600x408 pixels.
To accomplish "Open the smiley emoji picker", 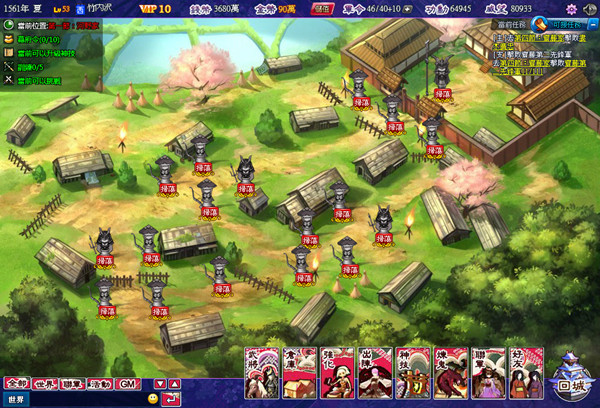I will [153, 399].
